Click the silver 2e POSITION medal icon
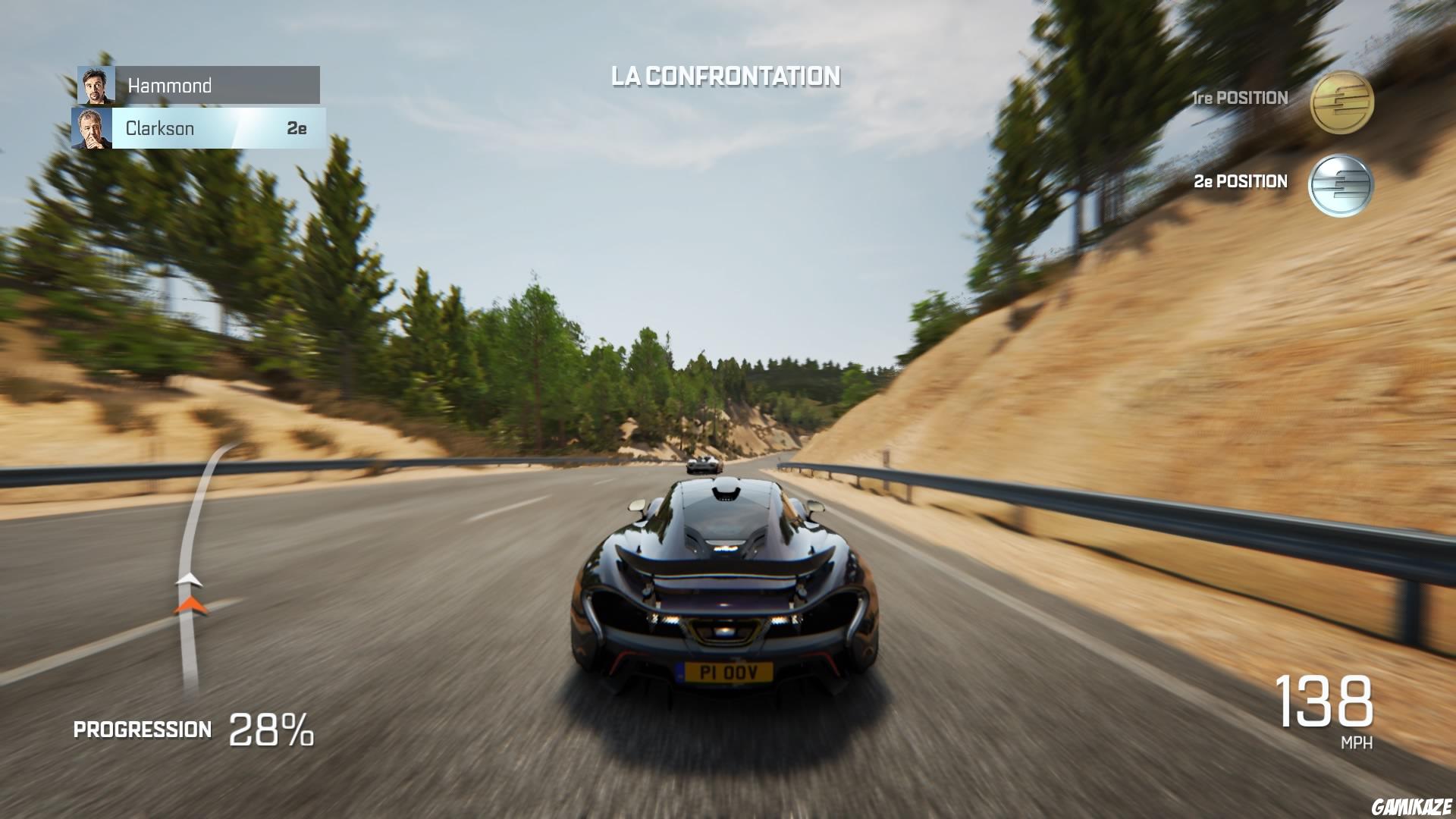Screen dimensions: 1456x819 point(1341,185)
